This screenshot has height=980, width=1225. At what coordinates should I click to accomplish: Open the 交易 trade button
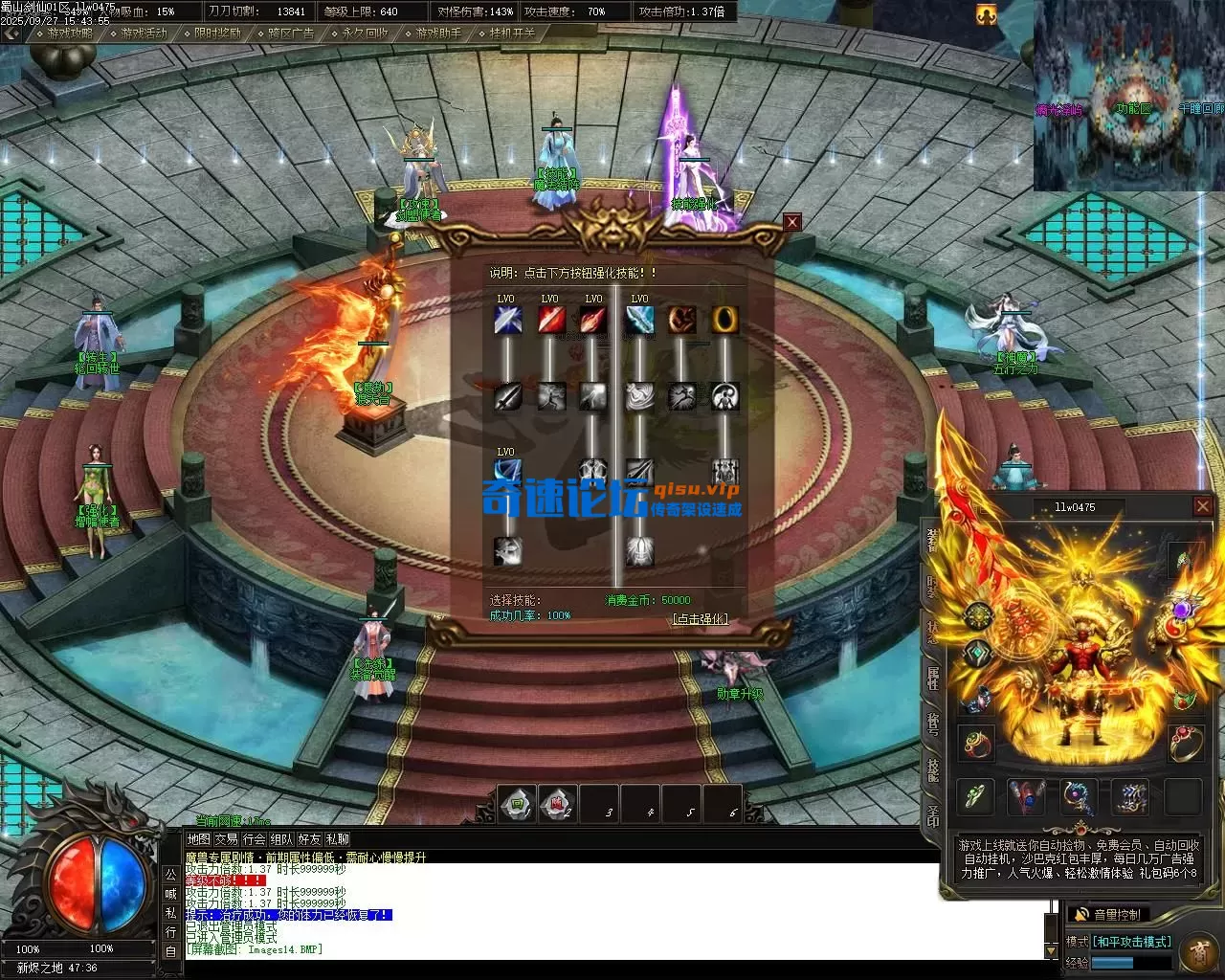226,839
